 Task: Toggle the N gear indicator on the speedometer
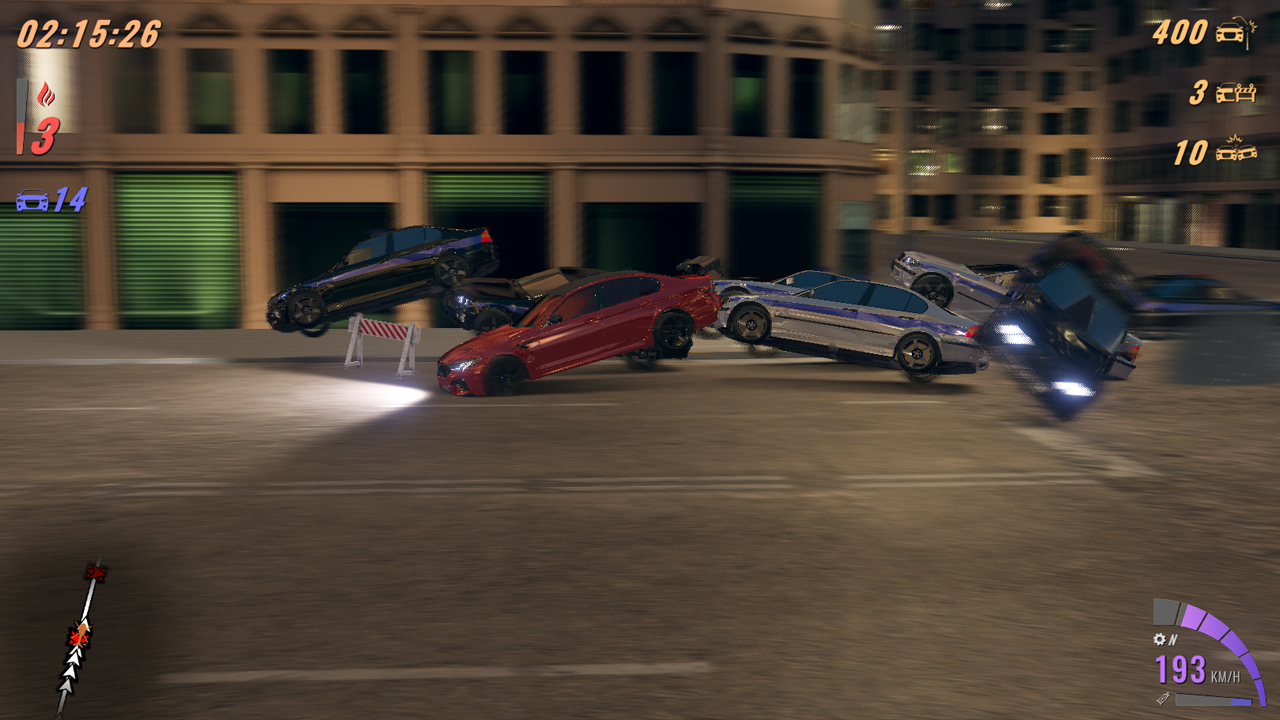point(1173,639)
